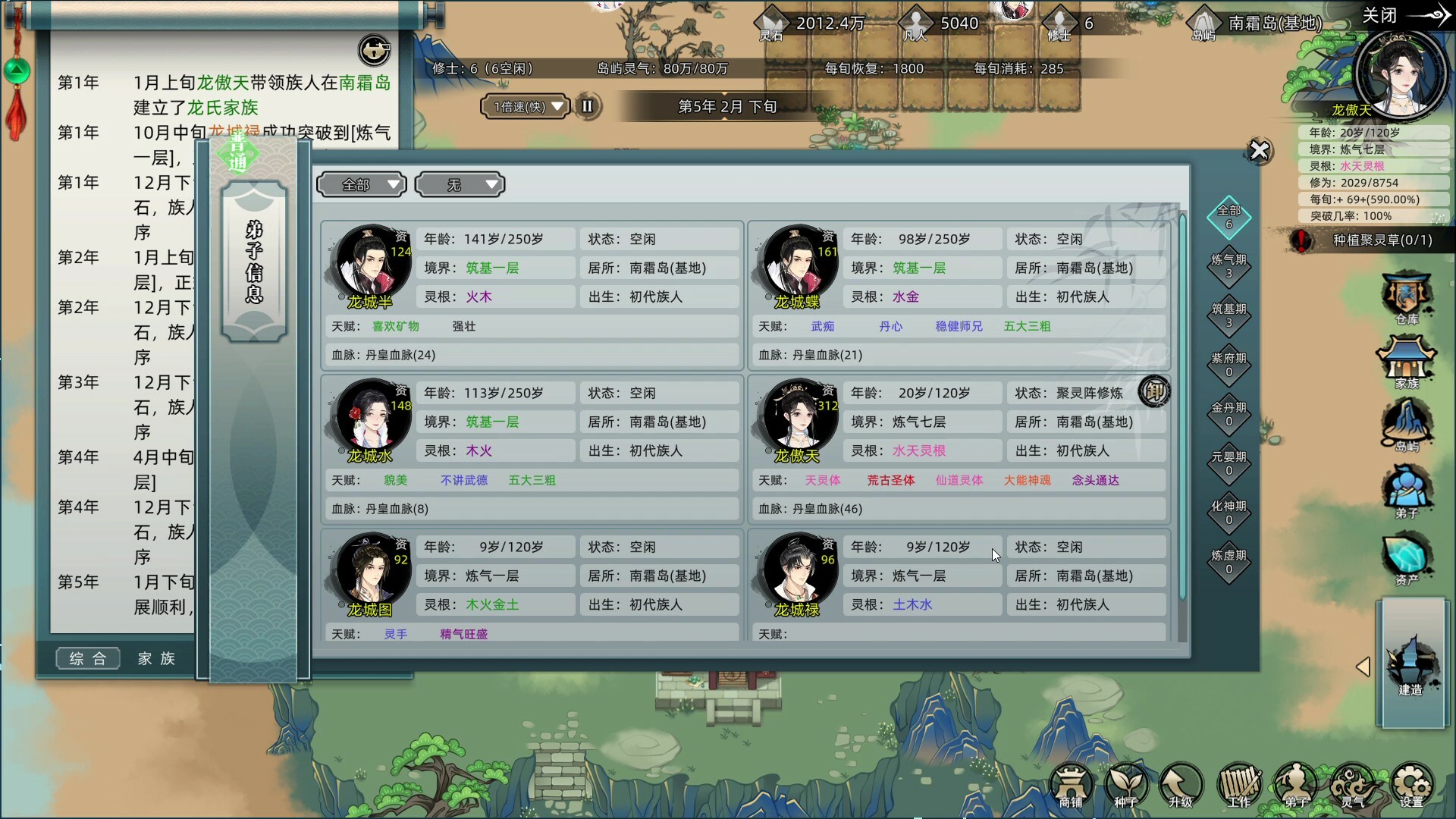Toggle the 御 badge on 龙傲天's portrait

1156,392
